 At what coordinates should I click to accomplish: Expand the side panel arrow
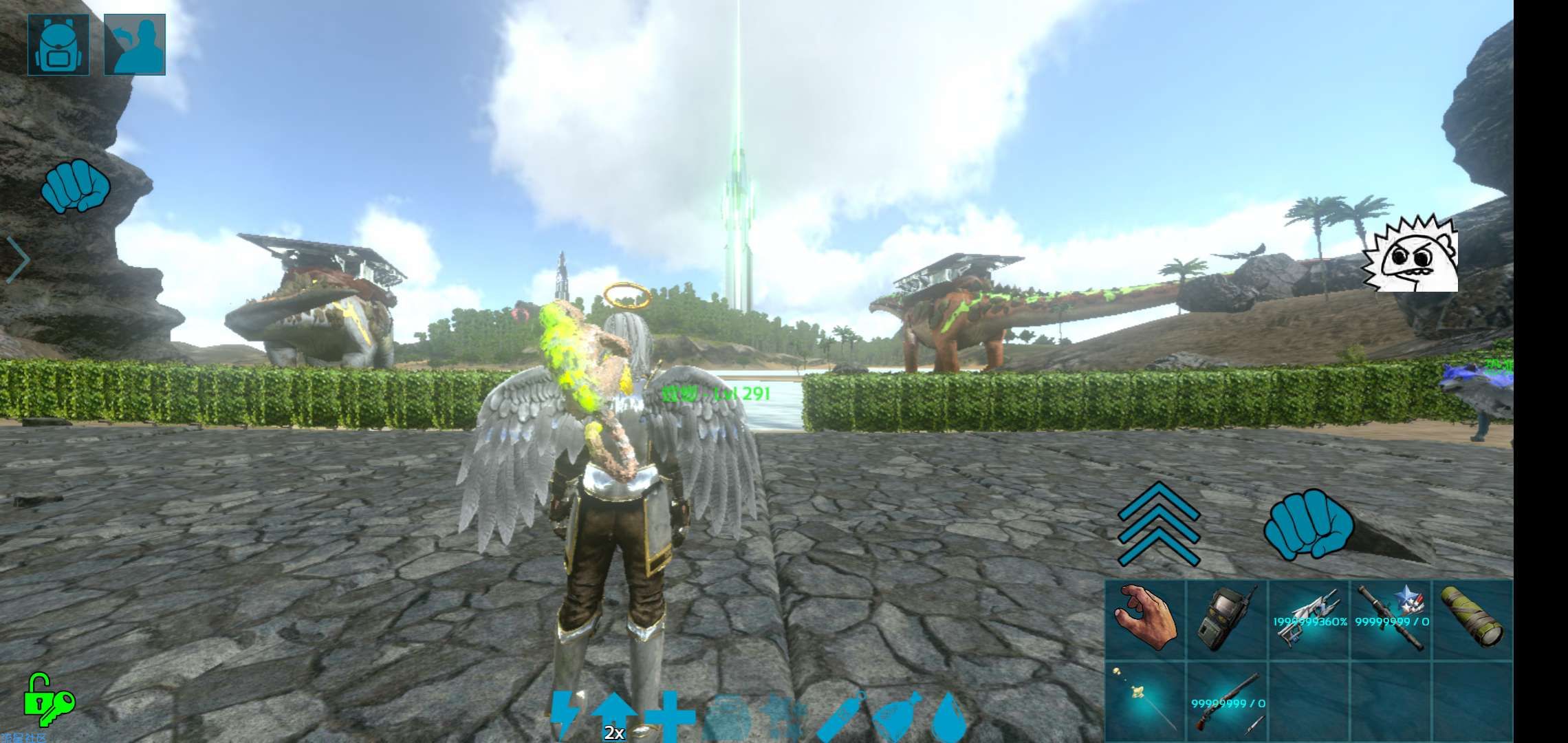[19, 259]
